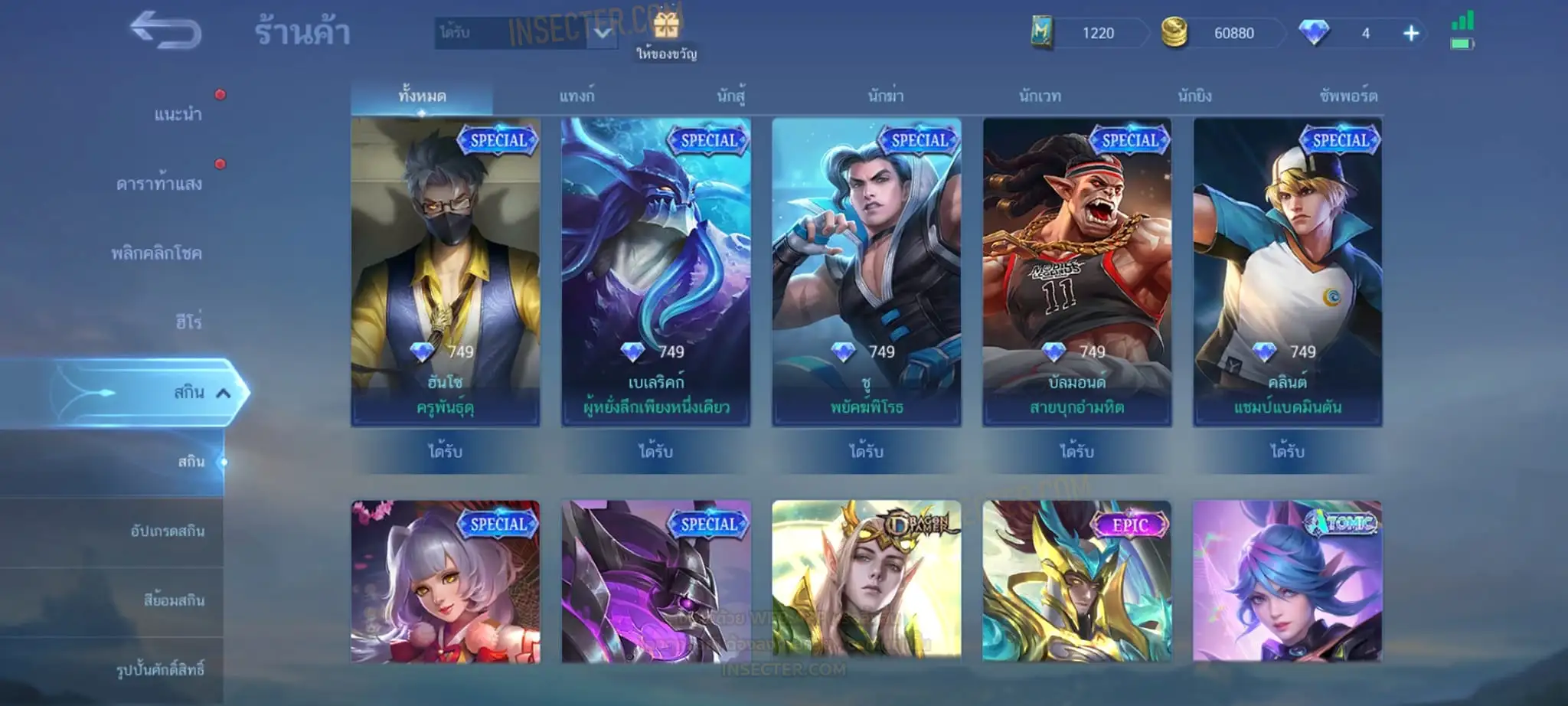Add diamonds with the plus button
Image resolution: width=1568 pixels, height=706 pixels.
tap(1411, 33)
